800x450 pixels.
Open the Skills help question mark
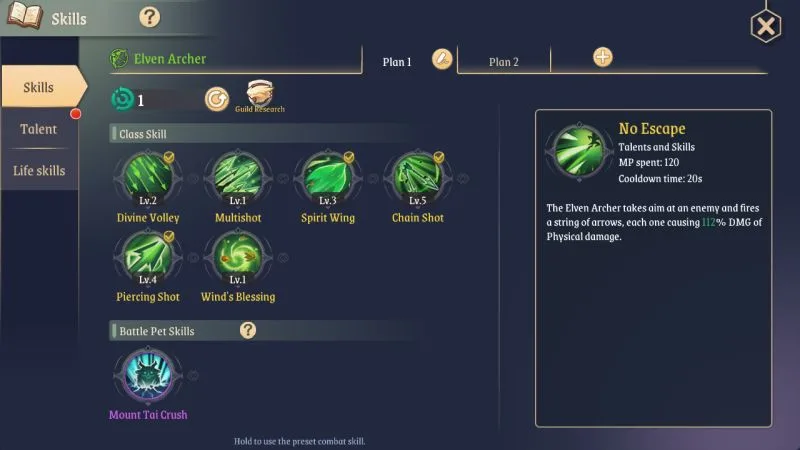pyautogui.click(x=149, y=17)
